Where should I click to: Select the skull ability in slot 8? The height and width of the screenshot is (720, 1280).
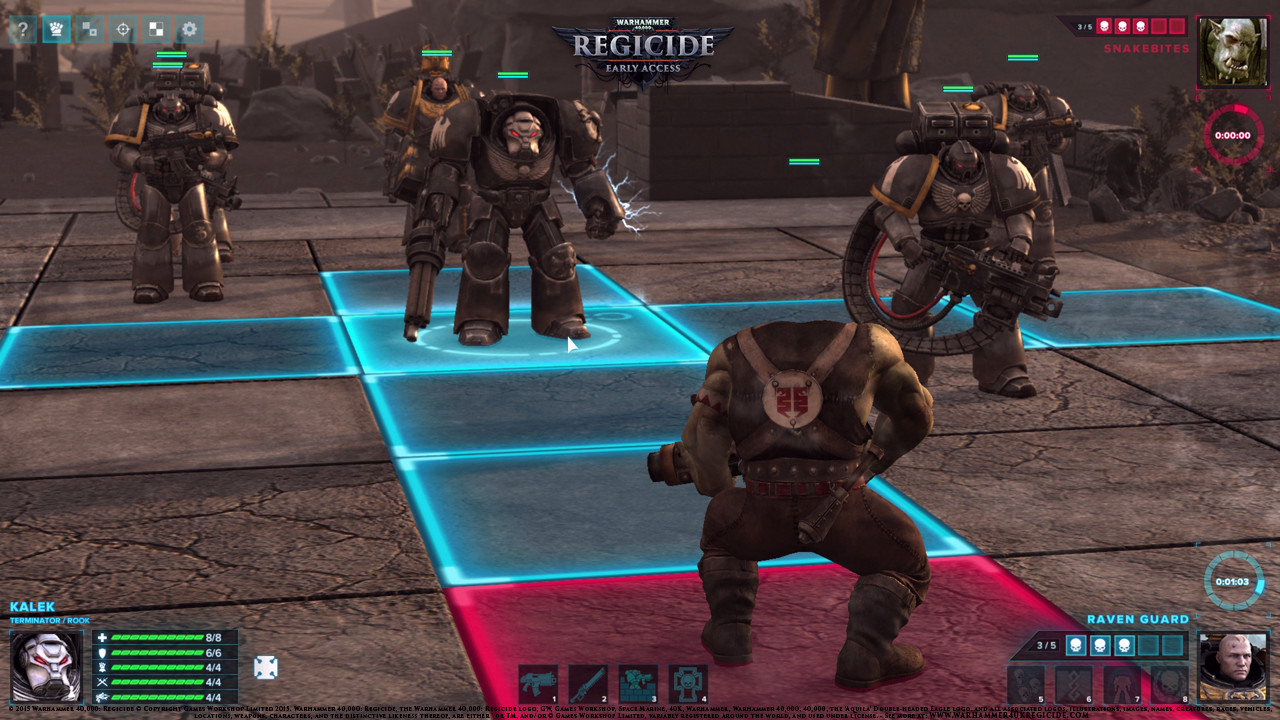[1170, 684]
